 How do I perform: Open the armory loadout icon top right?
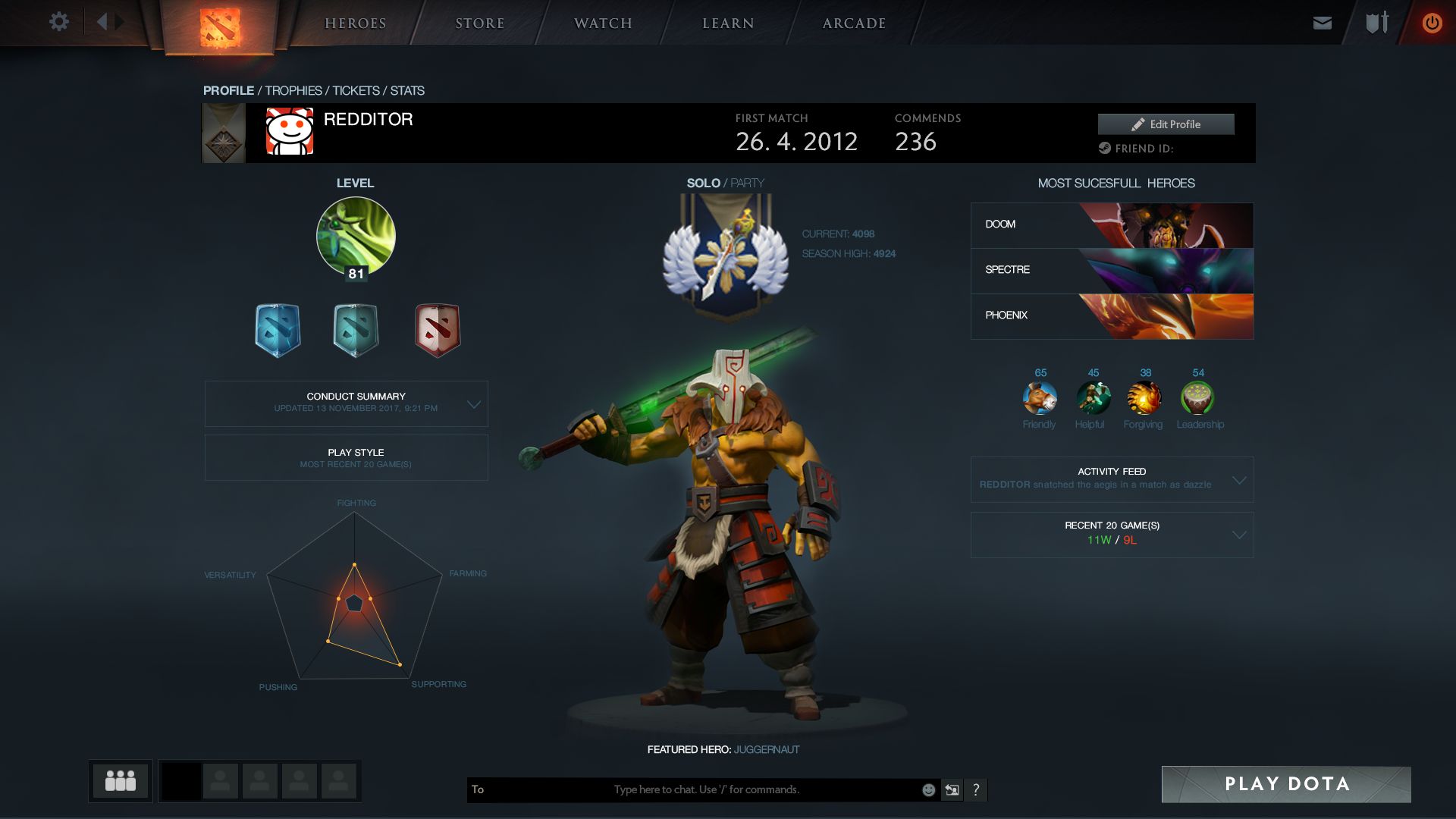pyautogui.click(x=1375, y=22)
